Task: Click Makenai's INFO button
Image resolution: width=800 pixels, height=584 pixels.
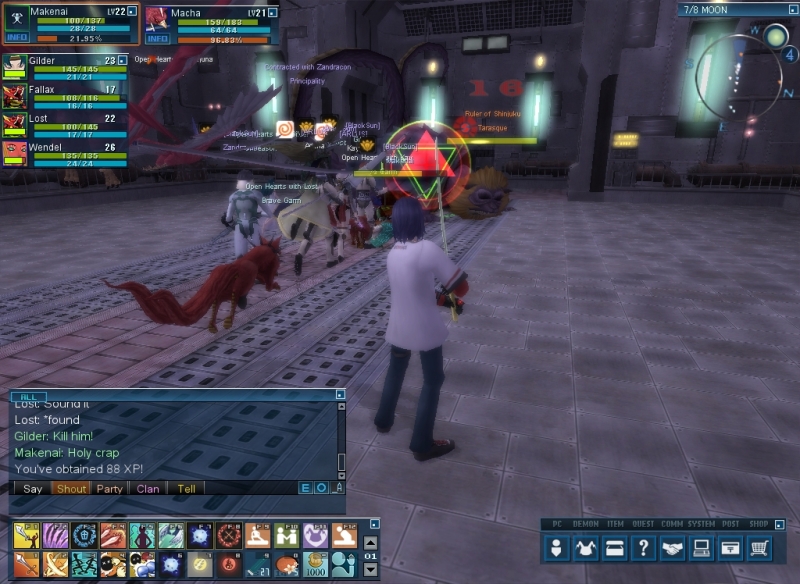Action: (17, 38)
